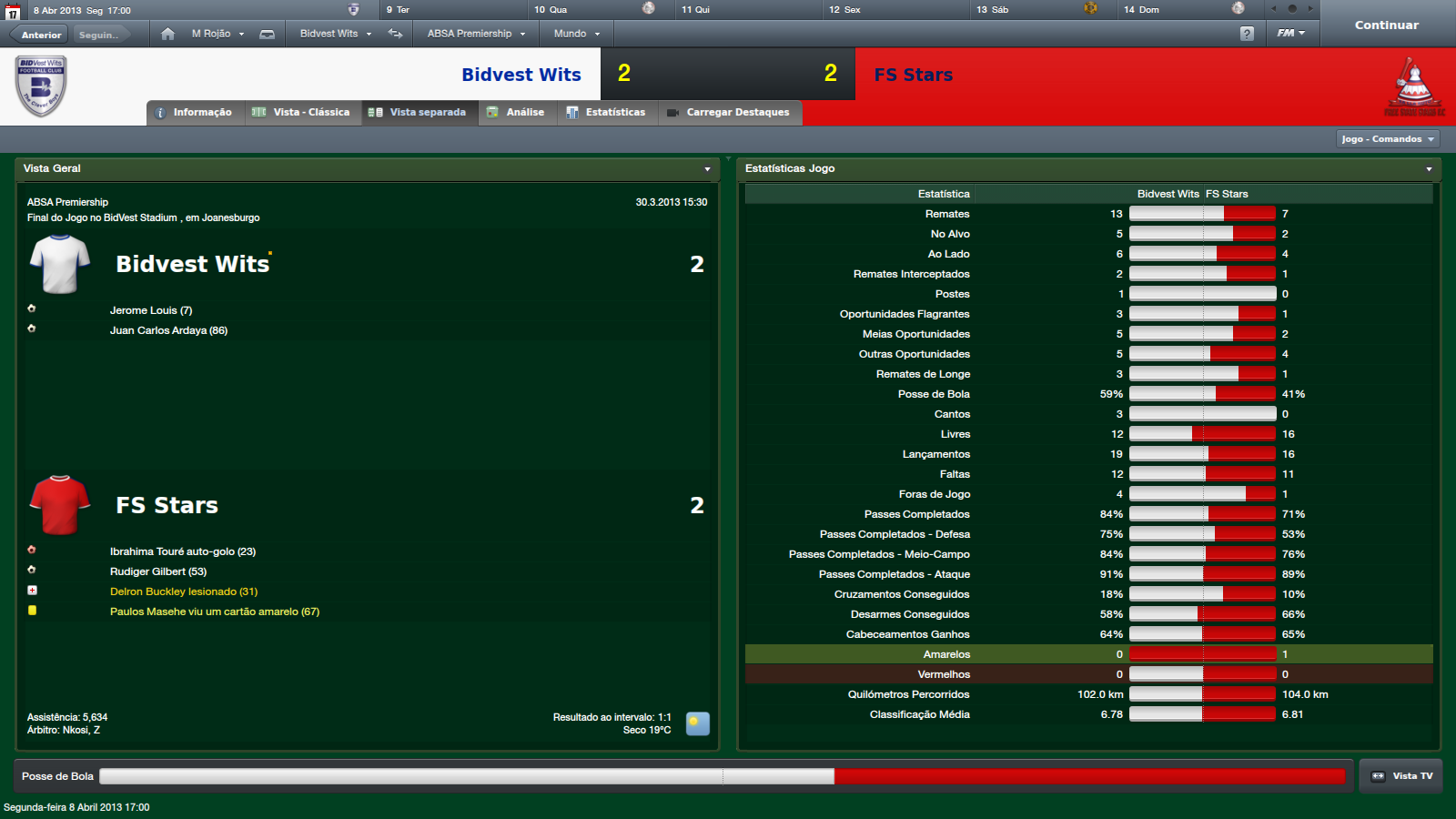Click the Continuar button
The width and height of the screenshot is (1456, 819).
point(1386,25)
